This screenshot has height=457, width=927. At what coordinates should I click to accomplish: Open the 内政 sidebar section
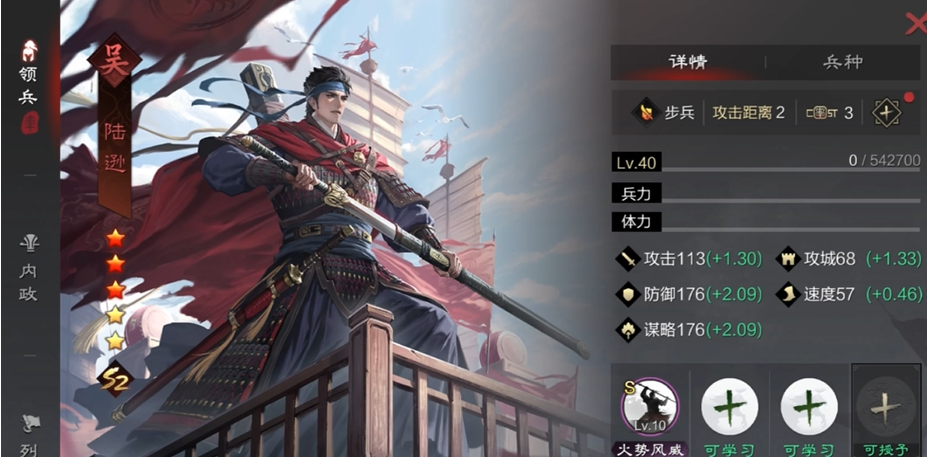point(29,255)
